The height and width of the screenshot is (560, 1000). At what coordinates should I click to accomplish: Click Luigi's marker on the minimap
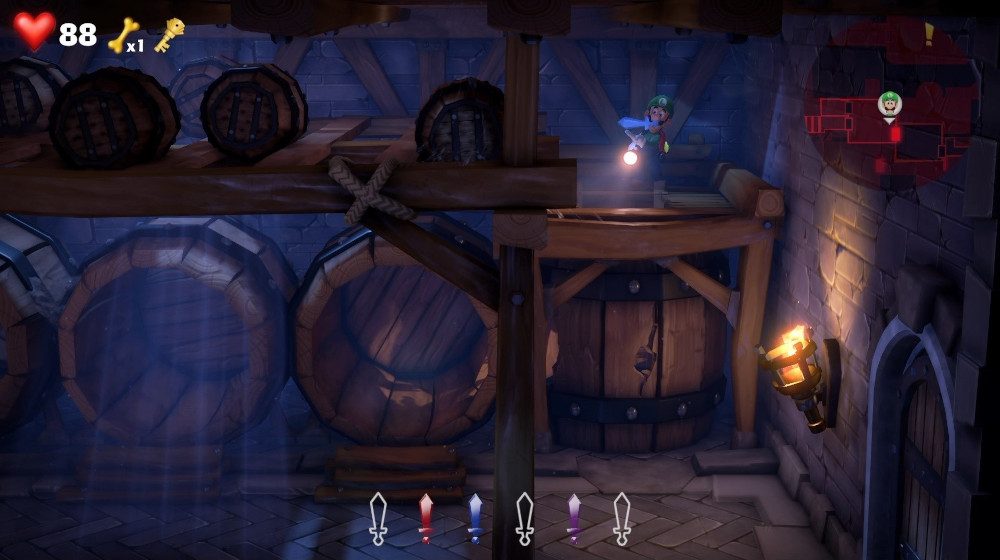(x=889, y=102)
